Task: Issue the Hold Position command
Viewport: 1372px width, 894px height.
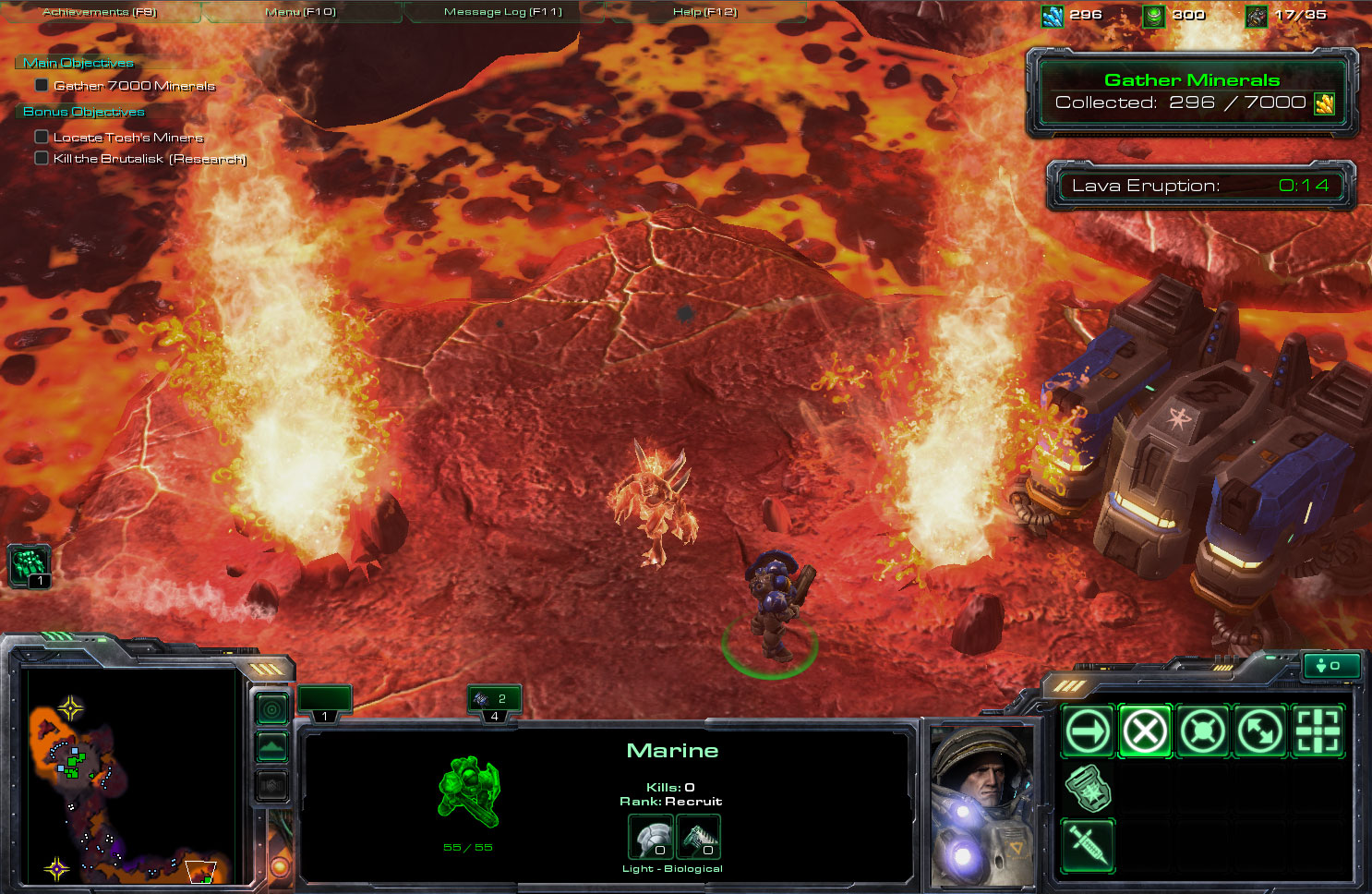Action: tap(1203, 731)
